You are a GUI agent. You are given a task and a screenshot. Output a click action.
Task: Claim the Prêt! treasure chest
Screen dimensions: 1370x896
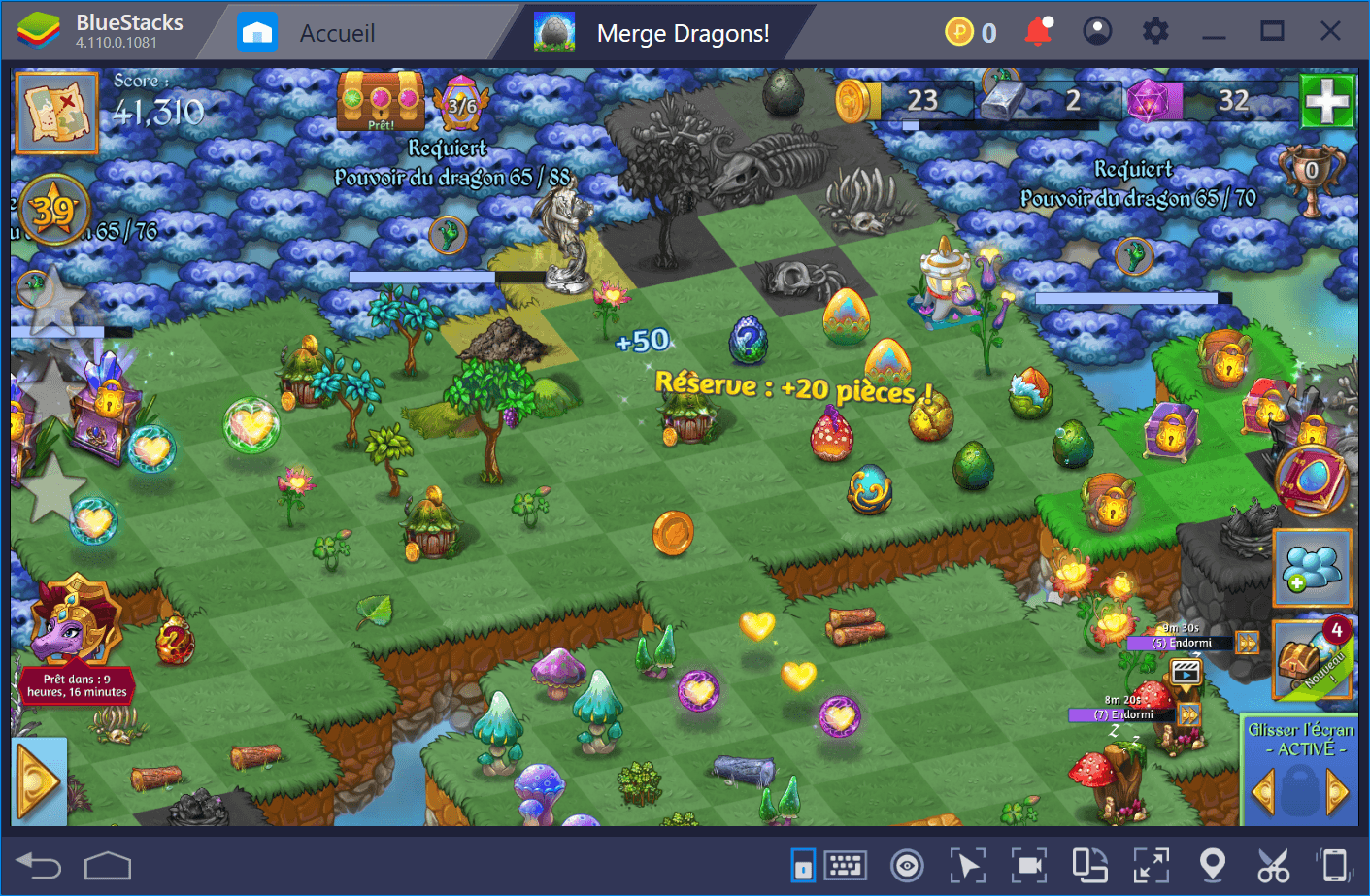click(x=381, y=100)
